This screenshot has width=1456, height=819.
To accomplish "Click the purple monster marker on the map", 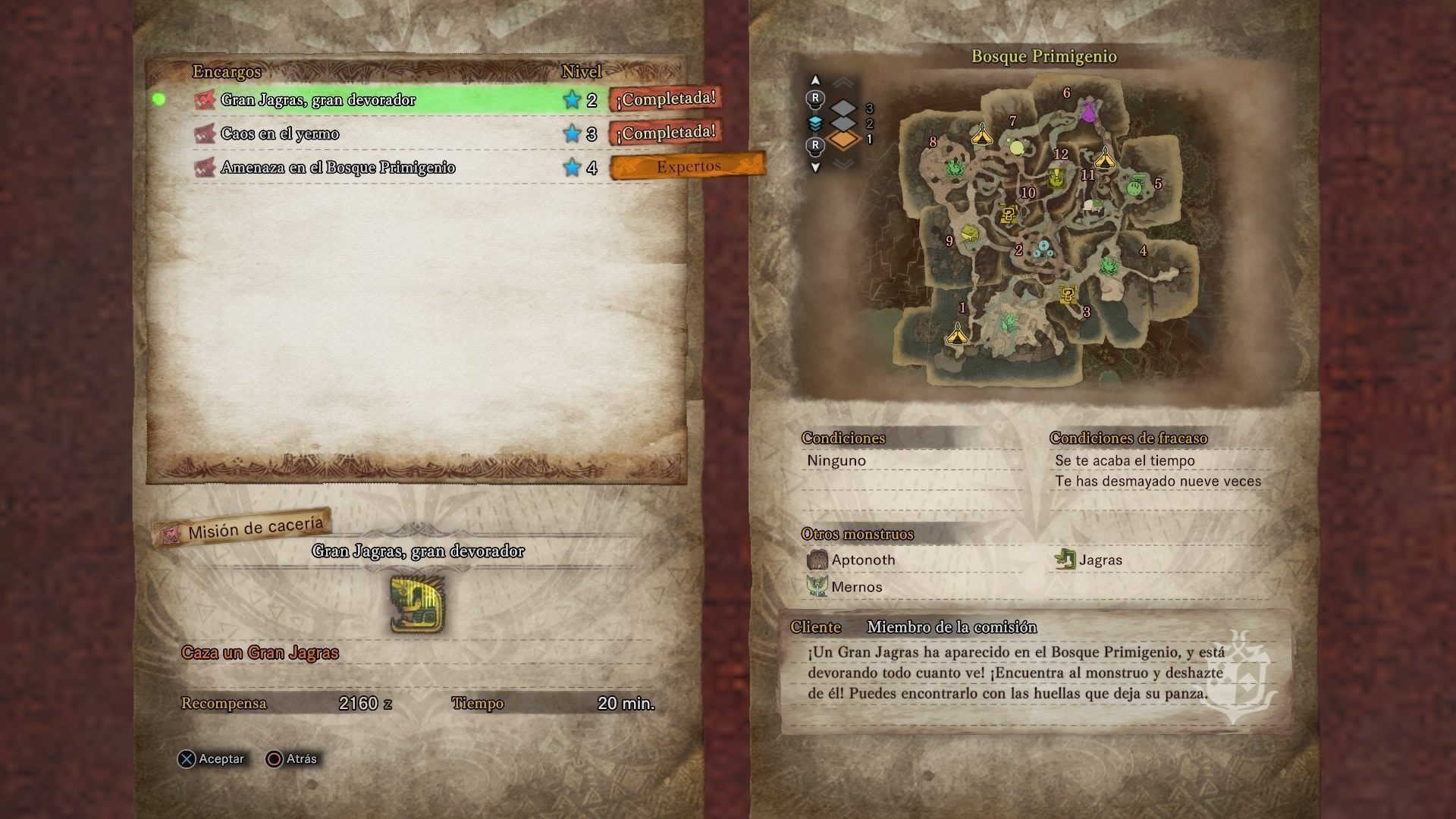I will [1089, 111].
